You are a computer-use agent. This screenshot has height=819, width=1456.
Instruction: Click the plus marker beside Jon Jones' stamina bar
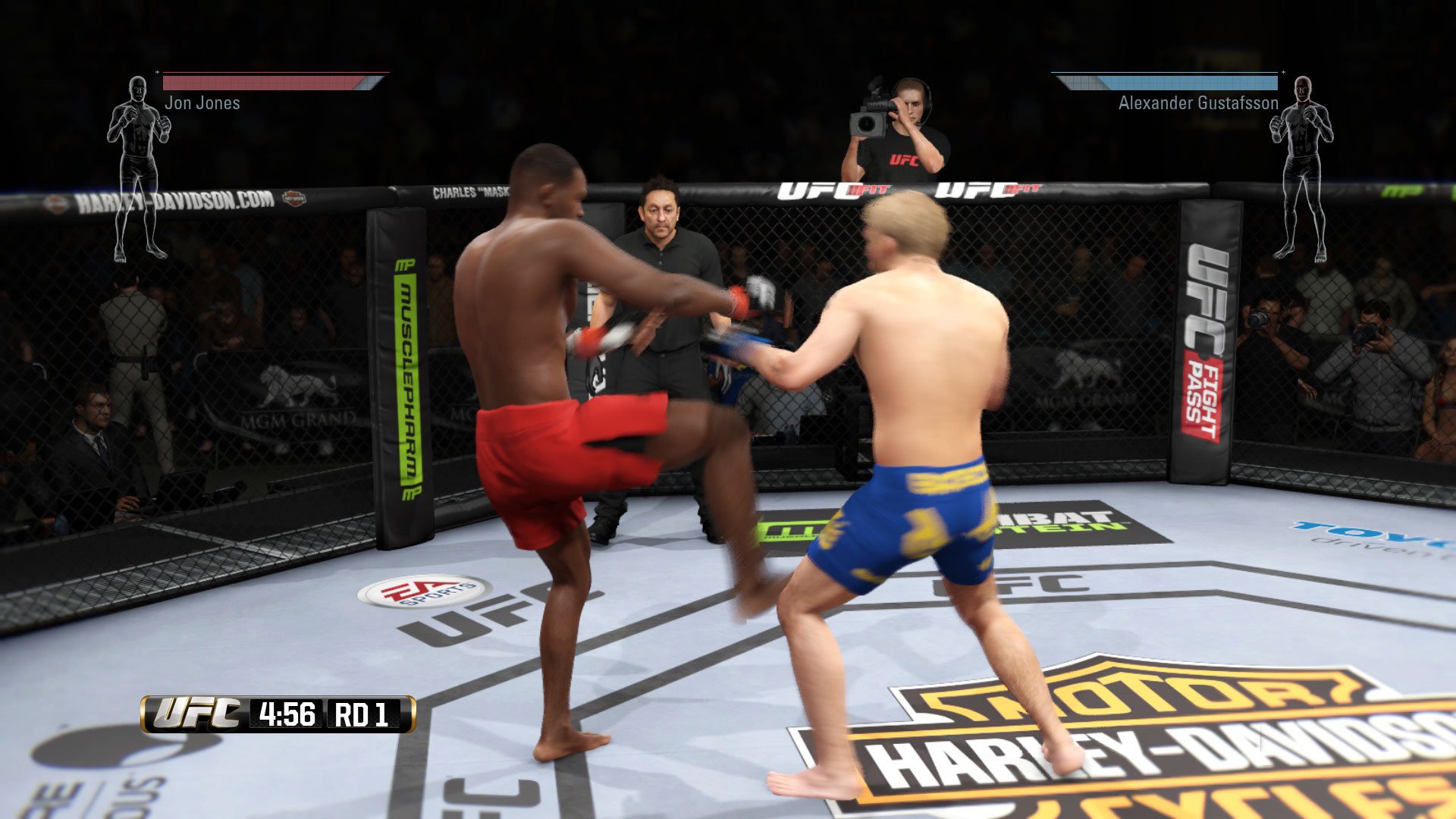(158, 74)
